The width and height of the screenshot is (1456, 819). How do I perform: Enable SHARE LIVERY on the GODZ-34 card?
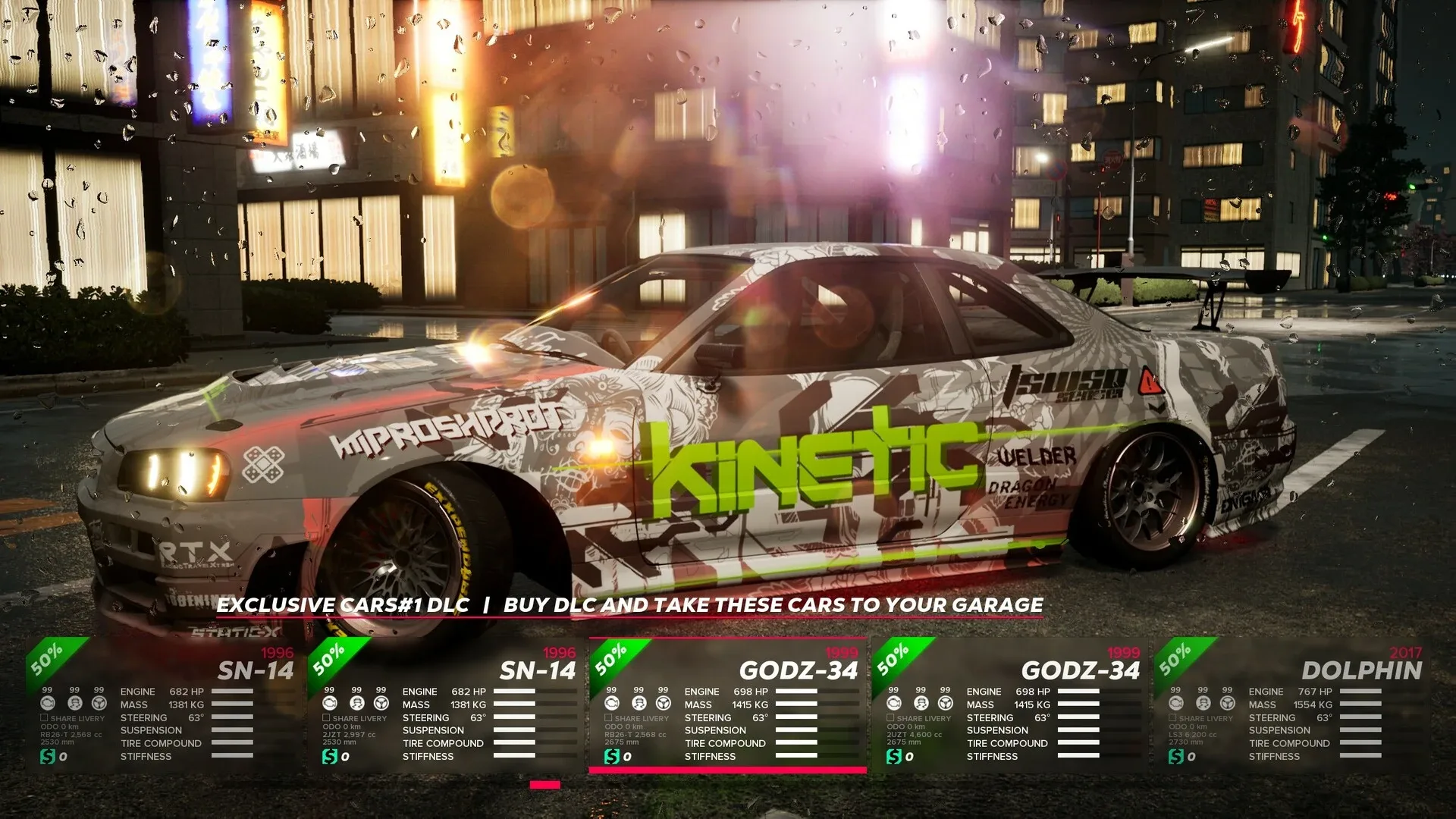pyautogui.click(x=608, y=717)
